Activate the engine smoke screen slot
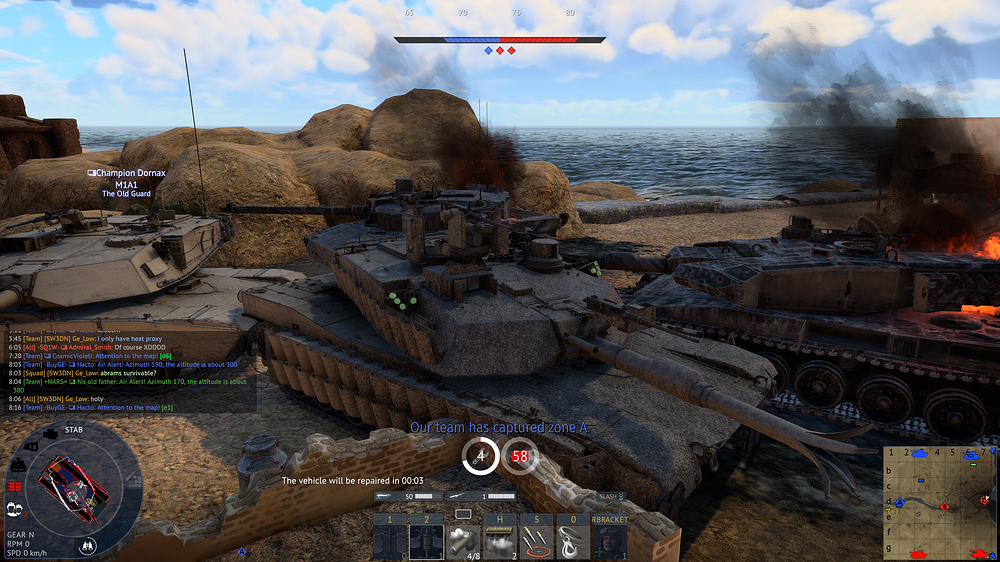 click(499, 542)
